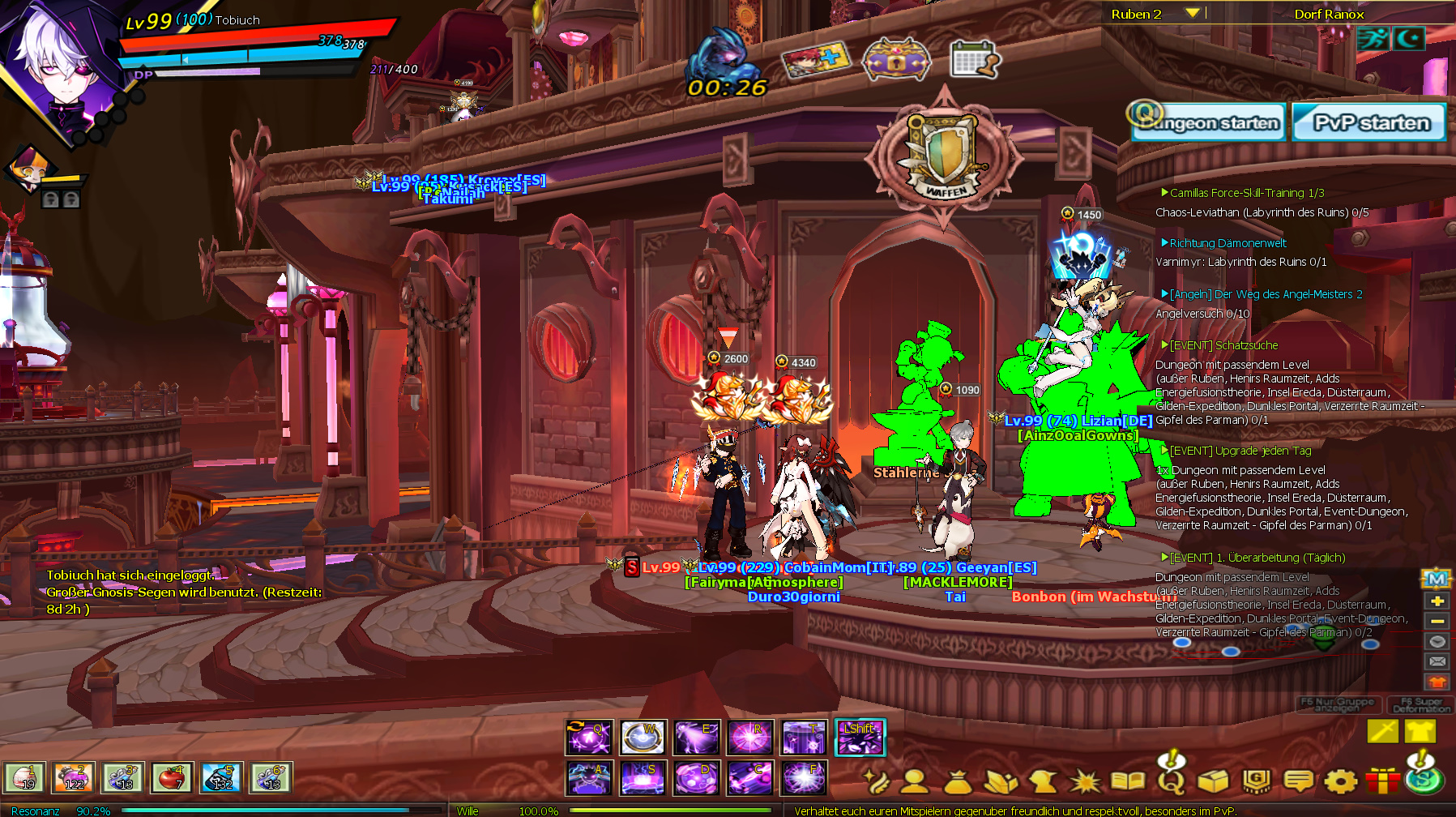1456x817 pixels.
Task: Select the Camillas Force-Skill-Training quest
Action: (x=1246, y=193)
